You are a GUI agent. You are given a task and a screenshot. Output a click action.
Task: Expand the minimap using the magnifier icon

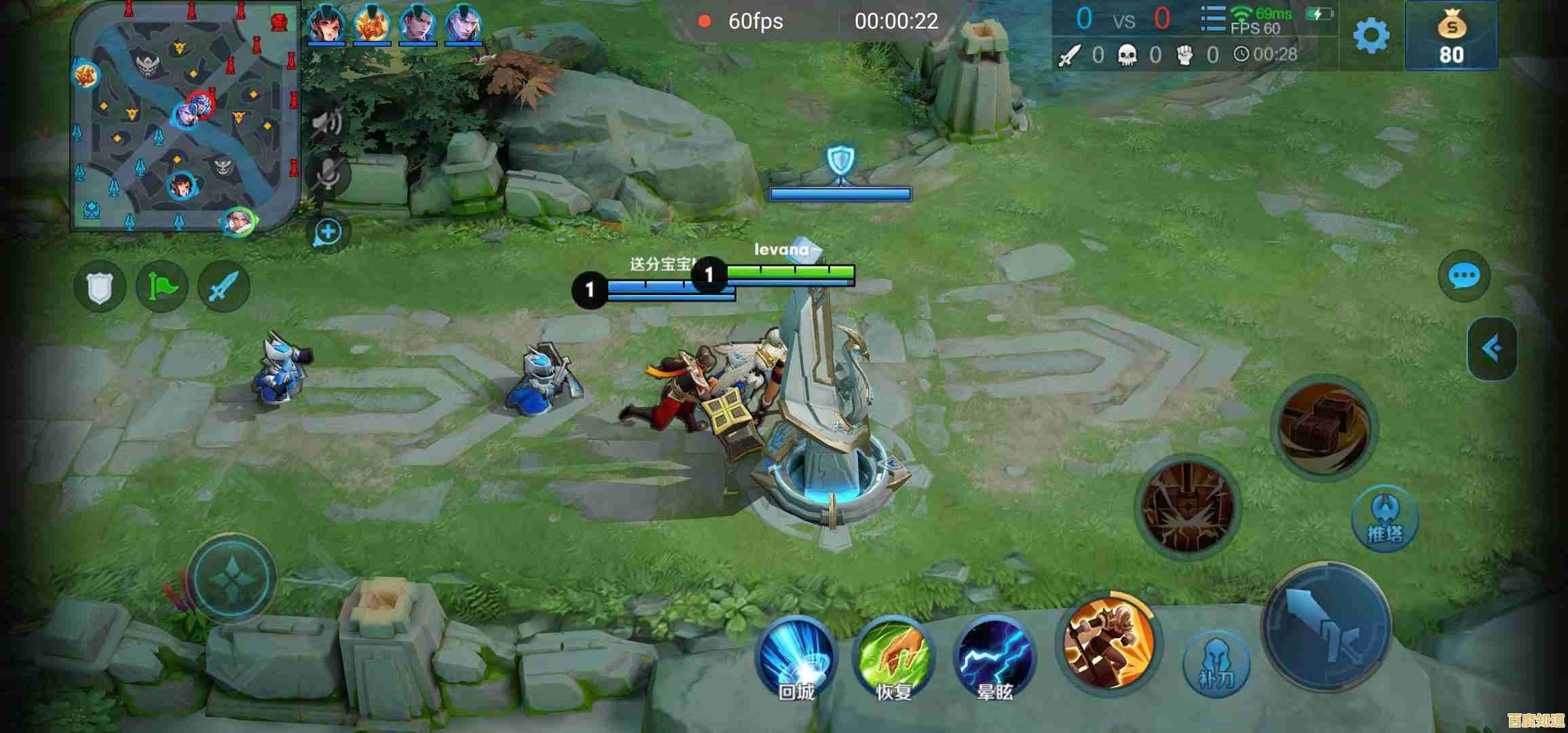328,232
